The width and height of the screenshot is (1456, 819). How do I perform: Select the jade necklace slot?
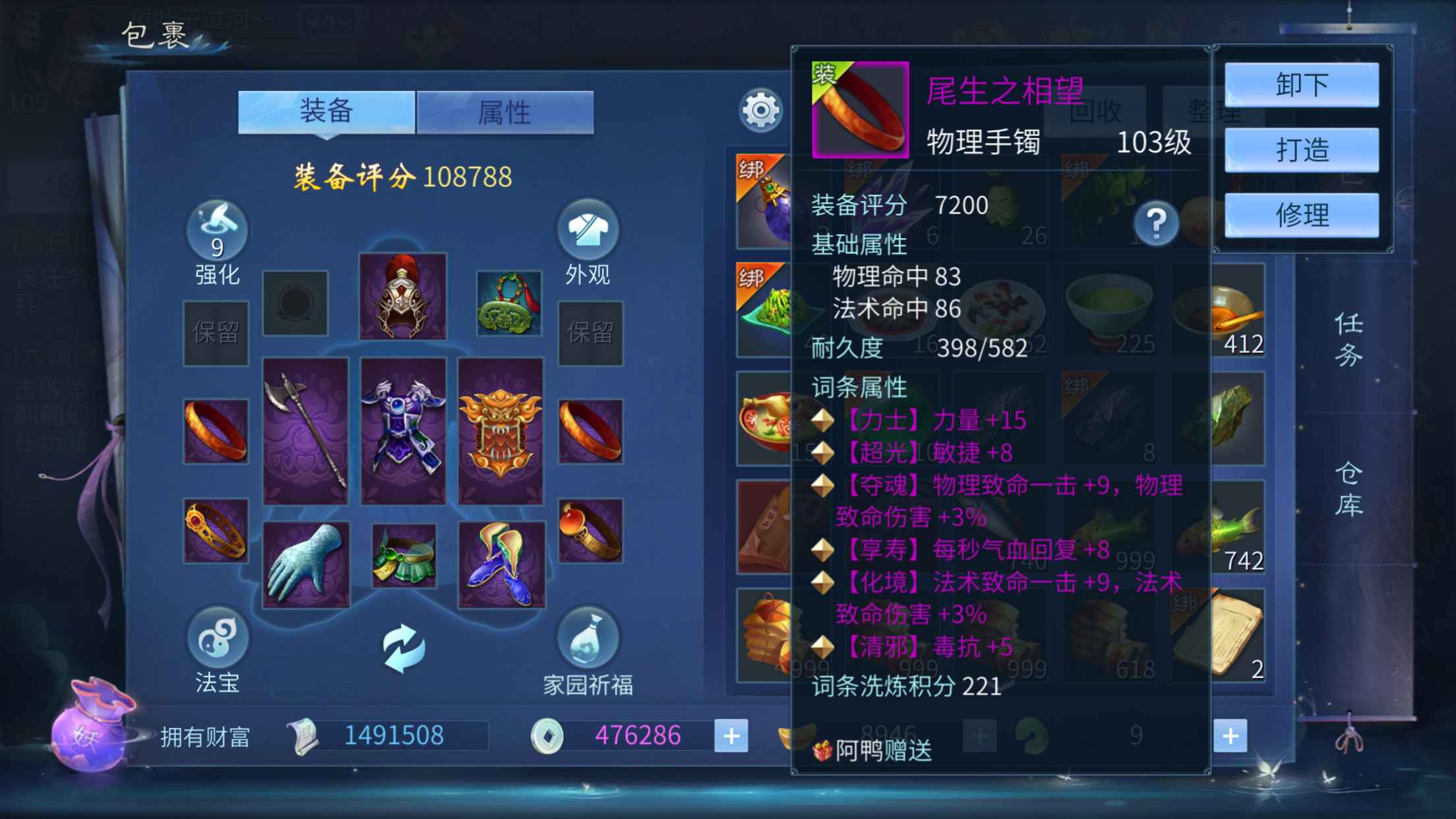pyautogui.click(x=508, y=303)
